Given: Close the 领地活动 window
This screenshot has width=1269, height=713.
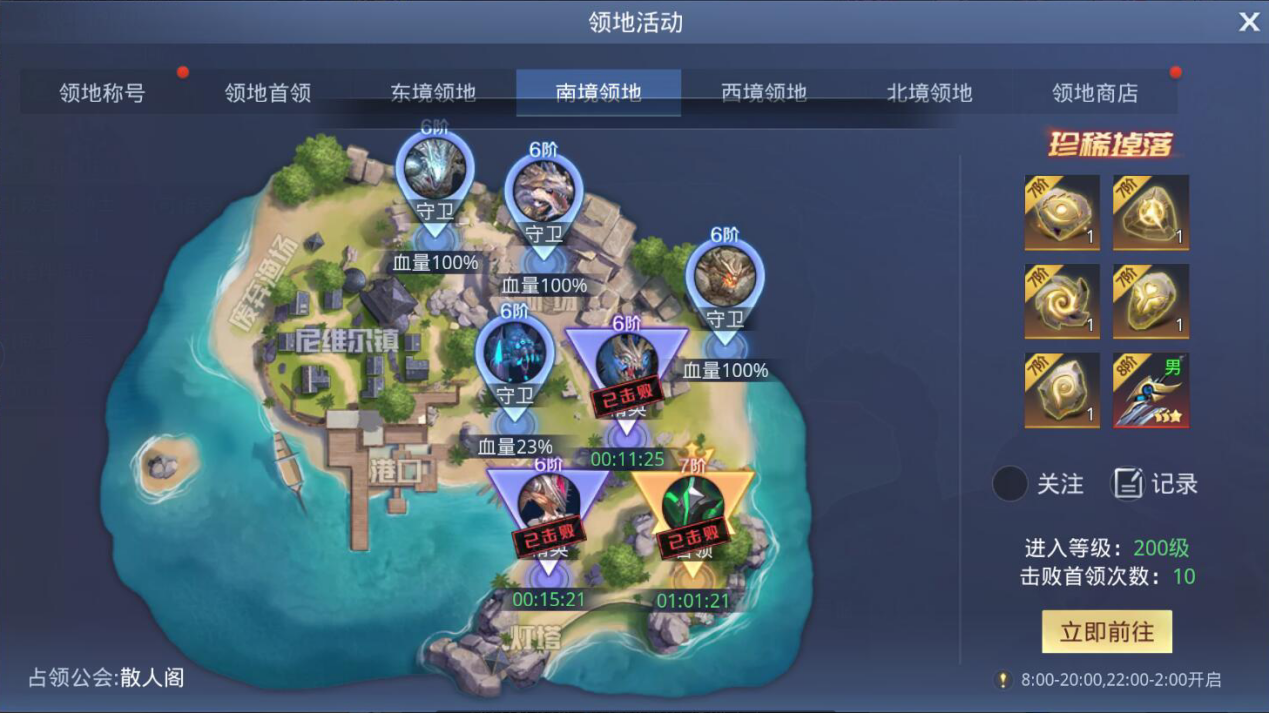Looking at the screenshot, I should (x=1249, y=22).
